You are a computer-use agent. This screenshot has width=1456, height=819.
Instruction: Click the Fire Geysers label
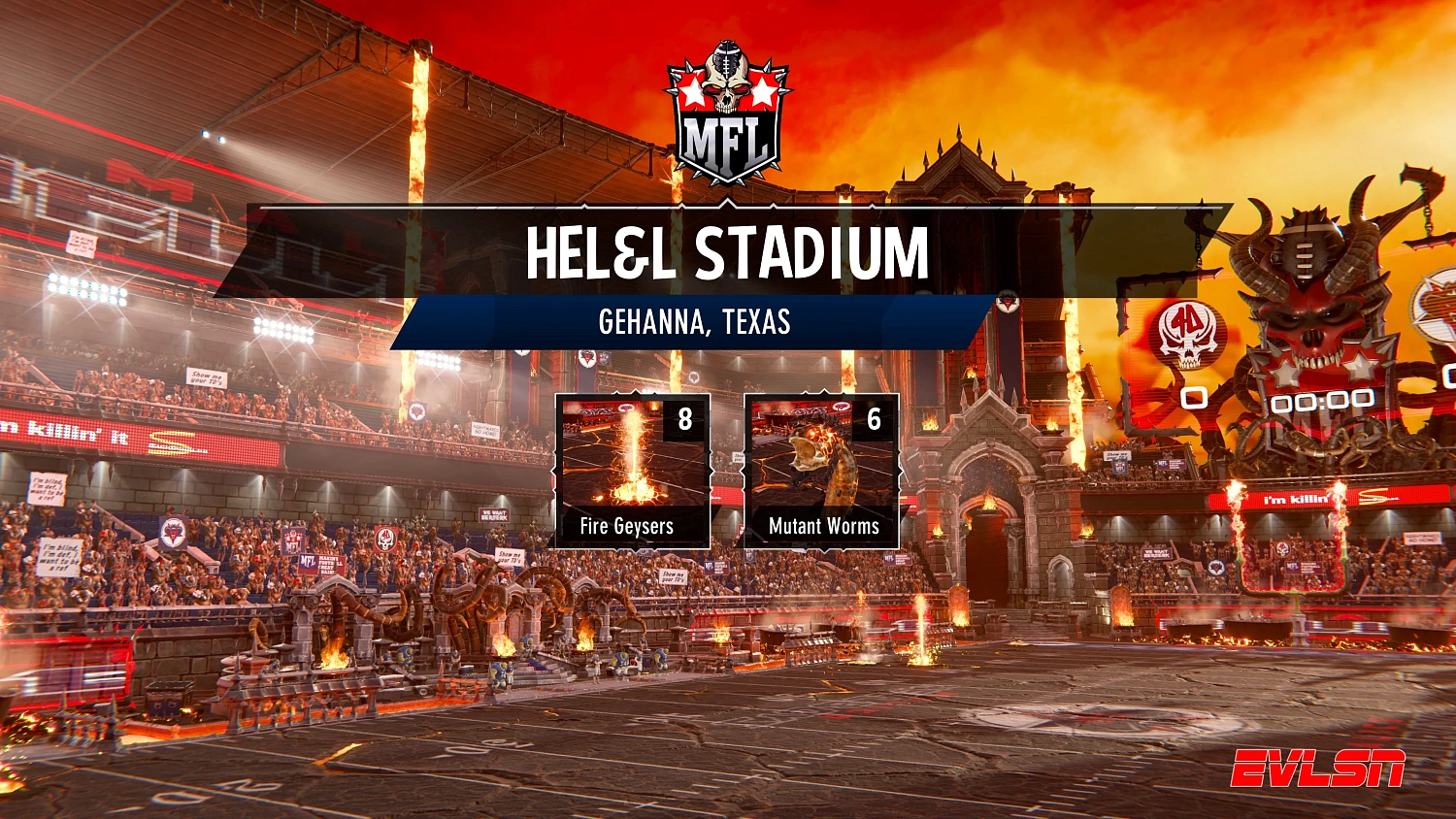pyautogui.click(x=629, y=528)
